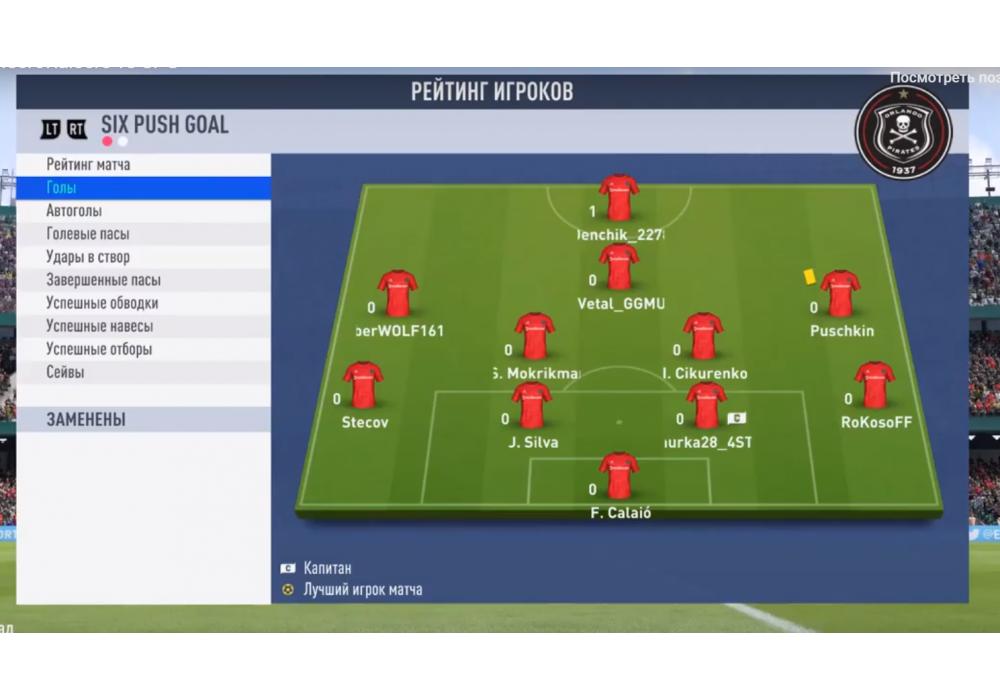Choose player RoKosoFF on the pitch
Viewport: 1000px width, 700px height.
point(875,386)
